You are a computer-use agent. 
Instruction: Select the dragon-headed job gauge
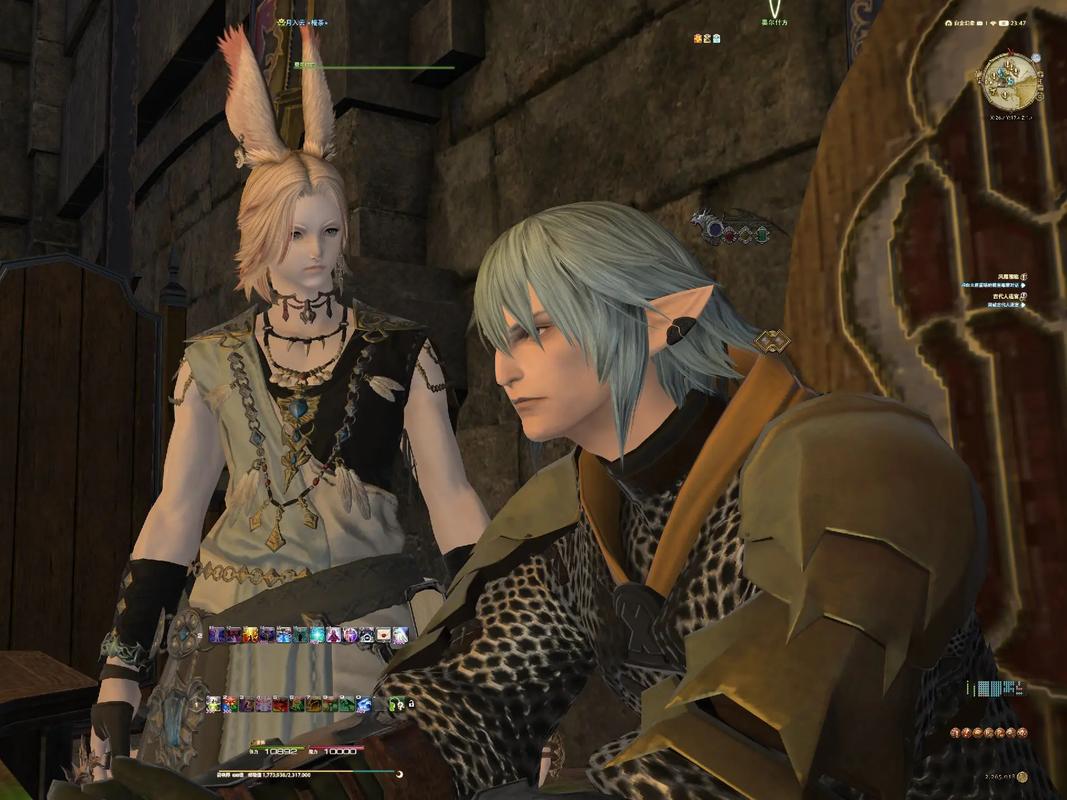[x=735, y=228]
